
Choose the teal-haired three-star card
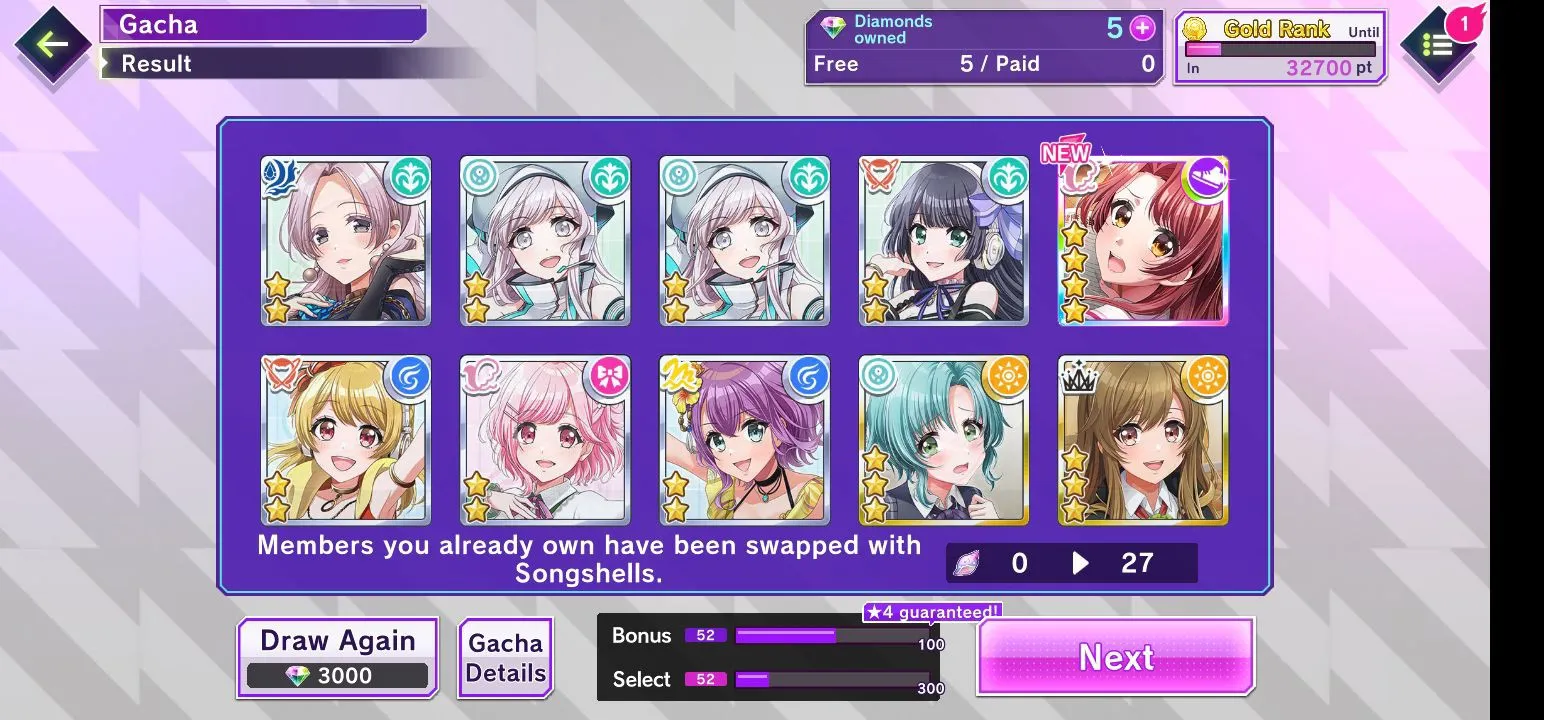click(x=944, y=440)
